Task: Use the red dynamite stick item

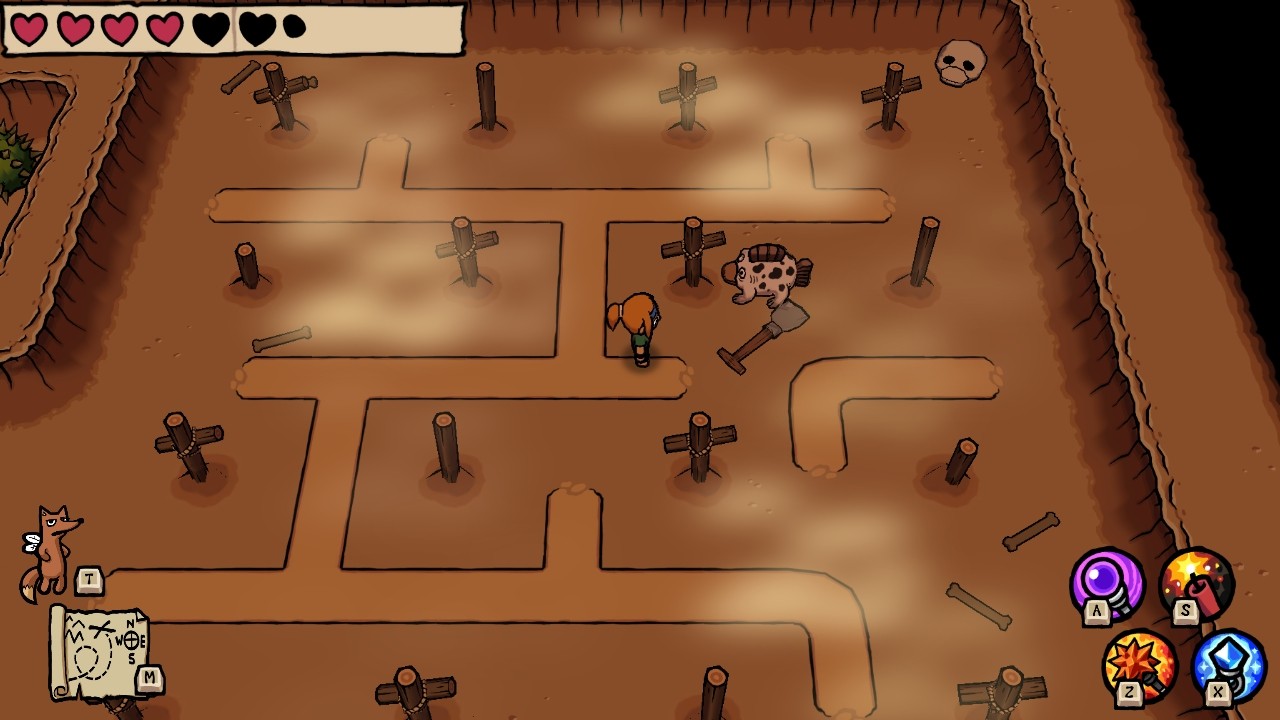Action: pyautogui.click(x=1196, y=583)
